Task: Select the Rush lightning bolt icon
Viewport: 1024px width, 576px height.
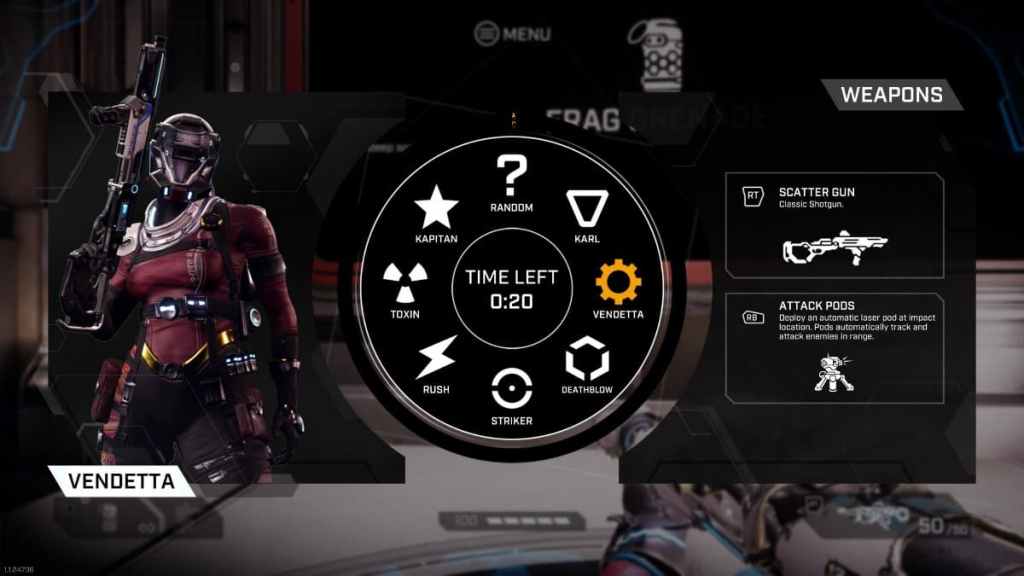Action: pos(436,357)
